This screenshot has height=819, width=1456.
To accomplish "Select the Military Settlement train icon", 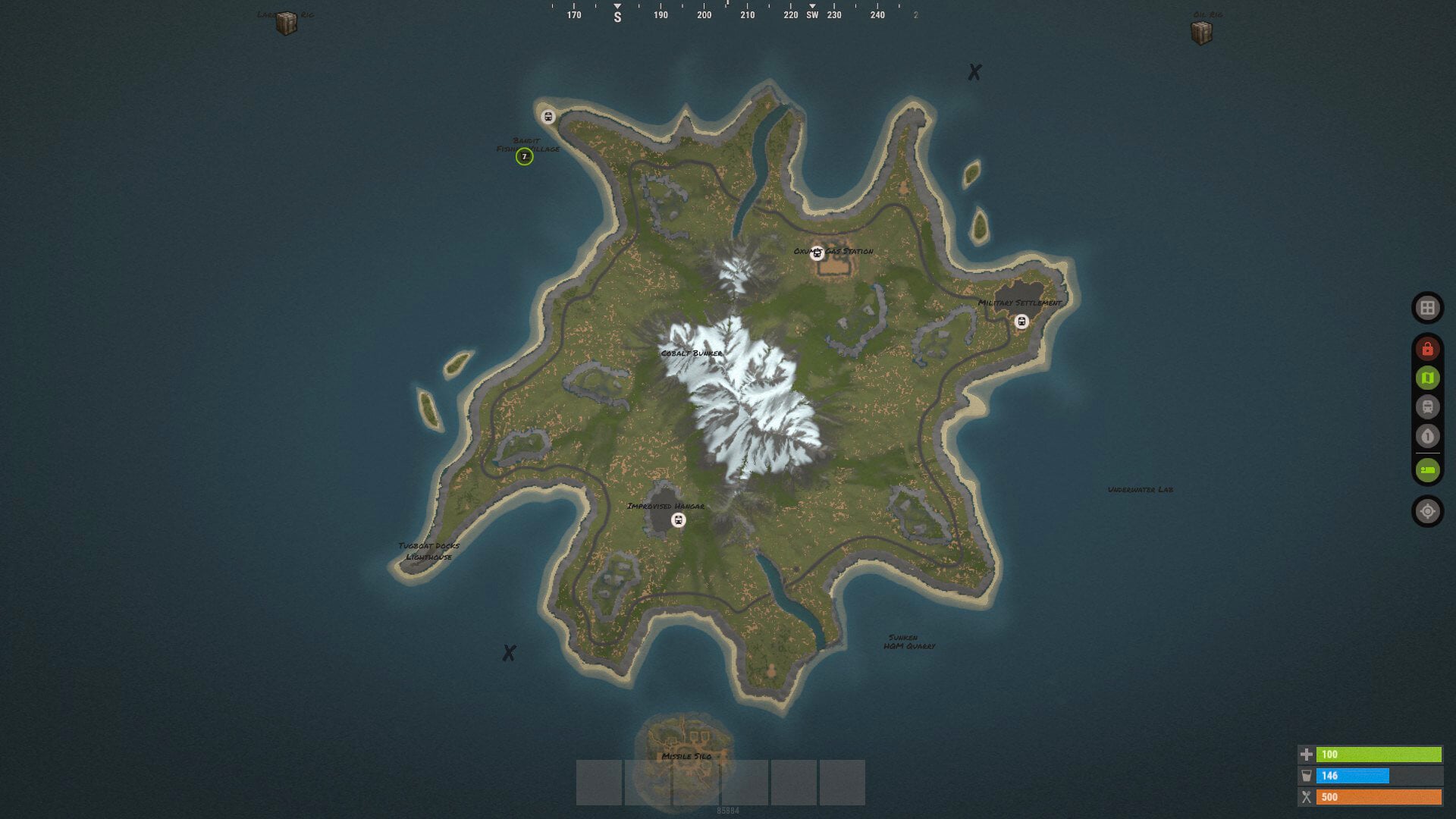I will point(1021,322).
